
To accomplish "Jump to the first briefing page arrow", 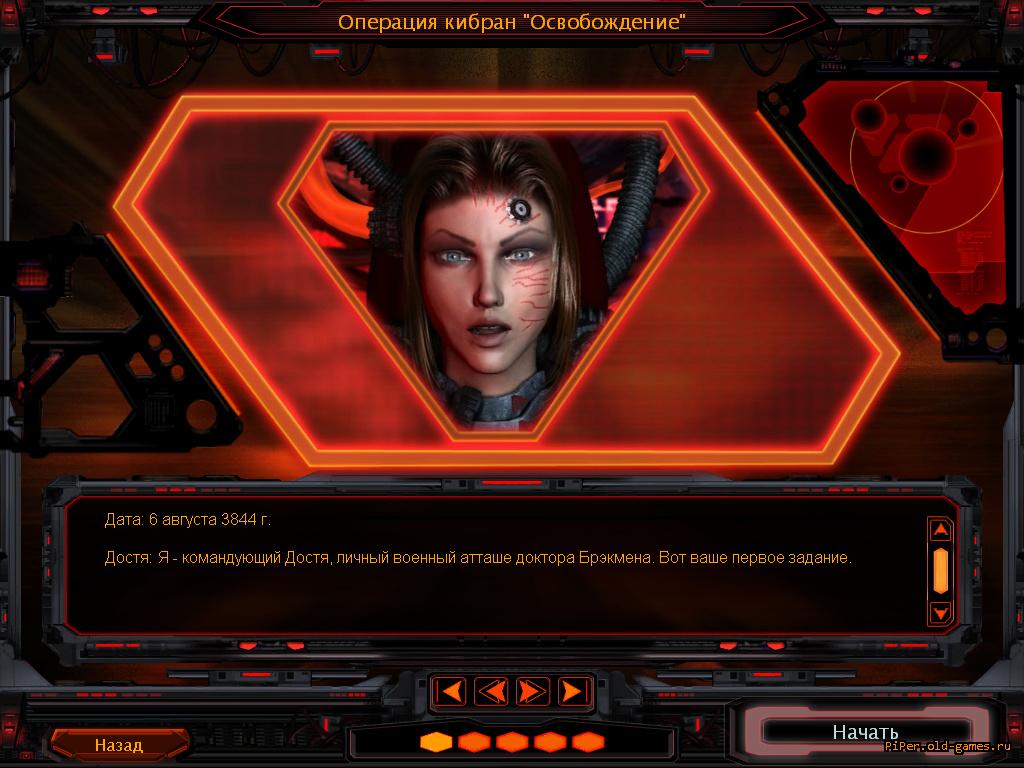I will point(452,691).
